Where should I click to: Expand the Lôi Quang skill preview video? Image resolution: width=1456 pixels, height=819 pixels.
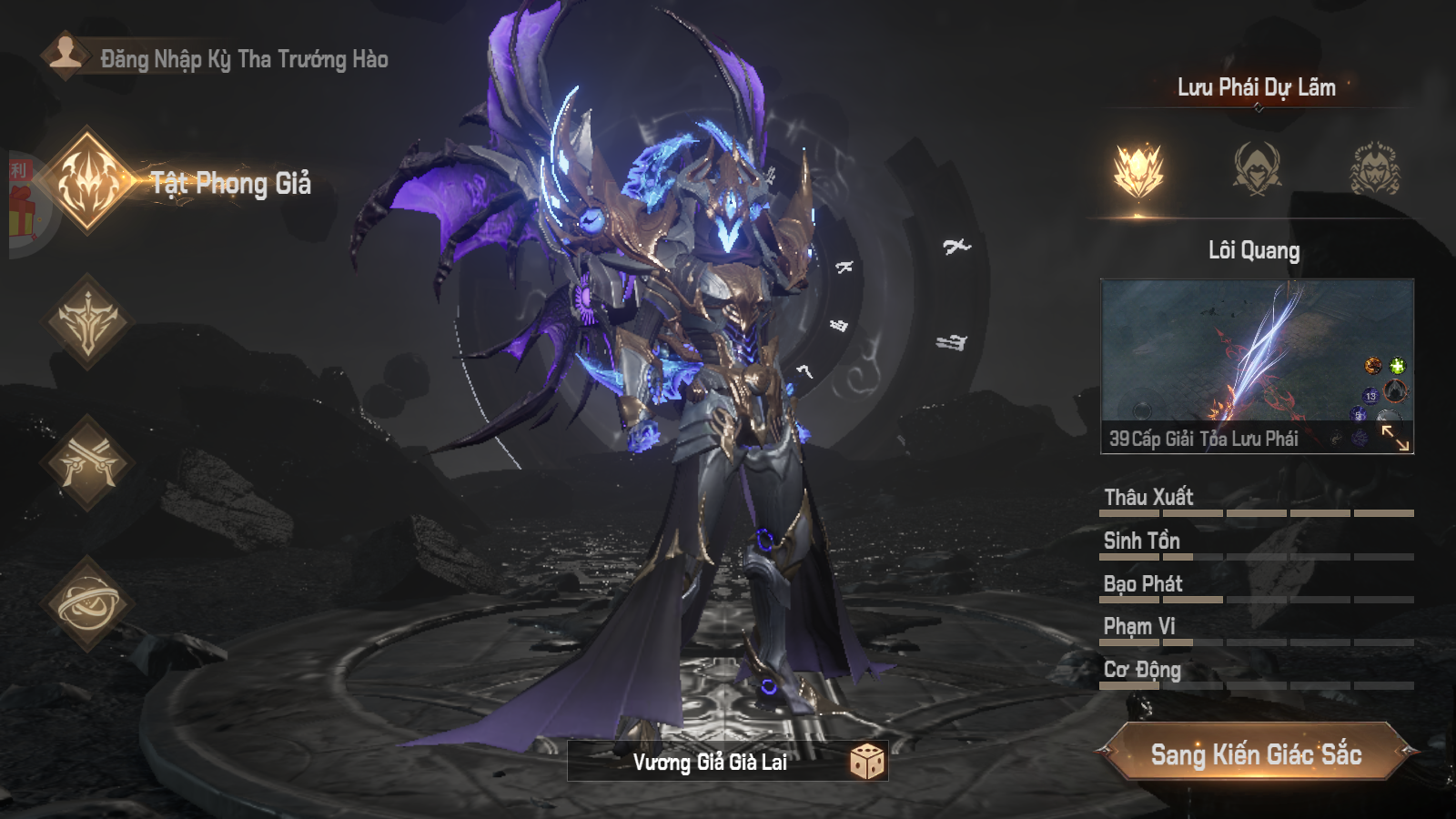1395,438
